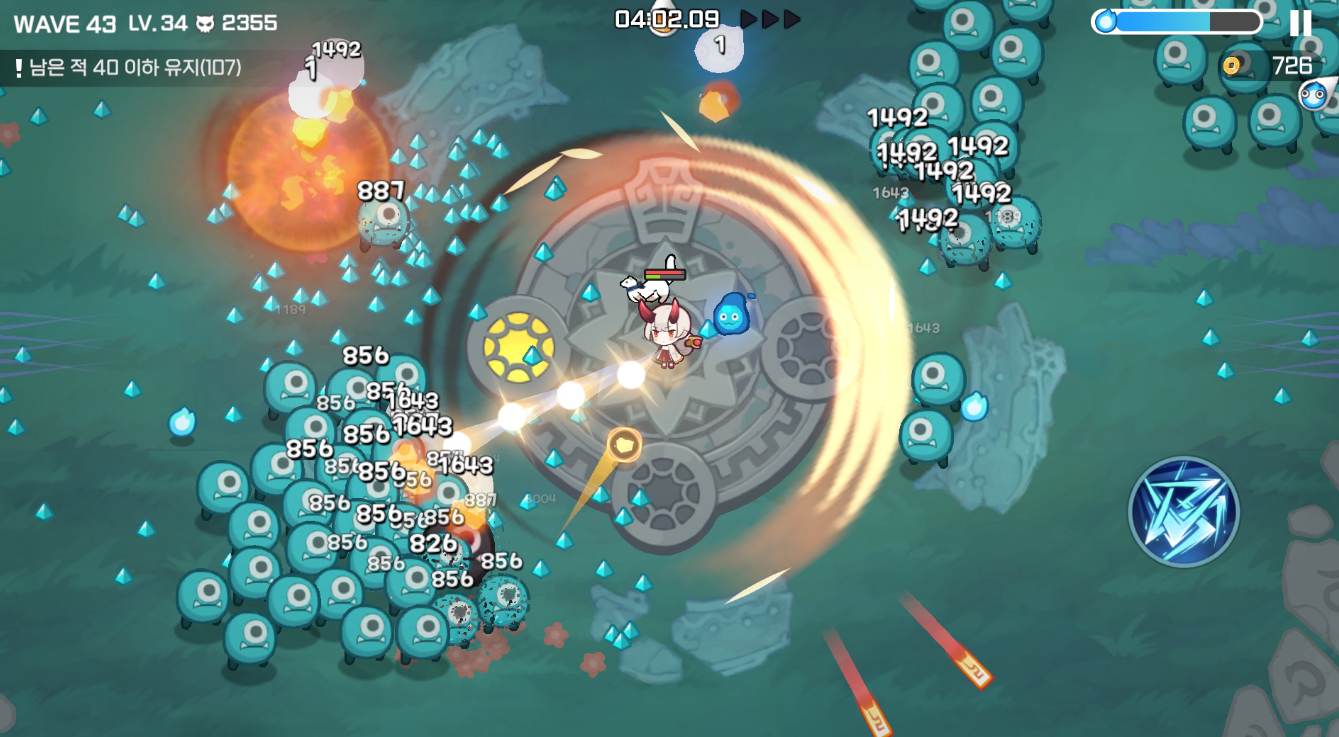Activate the blue lightning skill button
Image resolution: width=1339 pixels, height=737 pixels.
pyautogui.click(x=1184, y=511)
